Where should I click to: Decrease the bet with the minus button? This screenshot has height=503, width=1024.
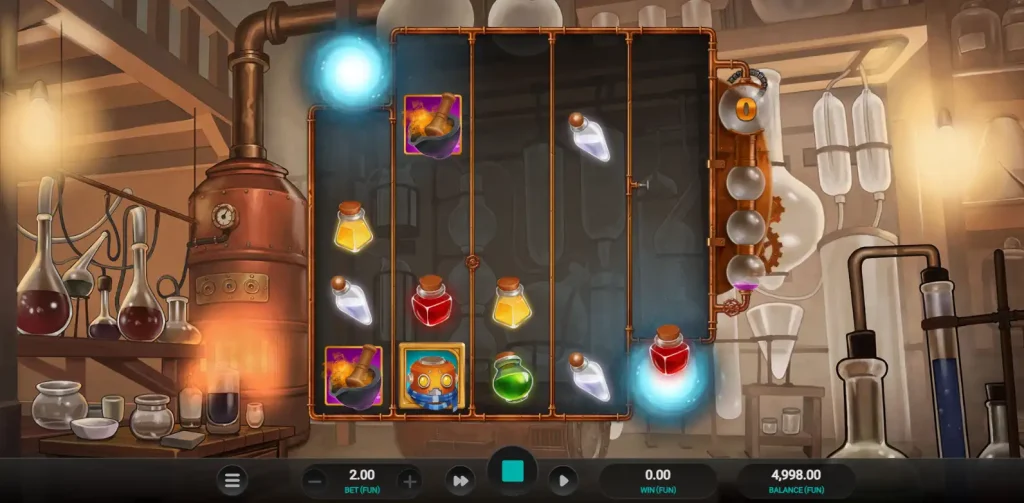314,480
